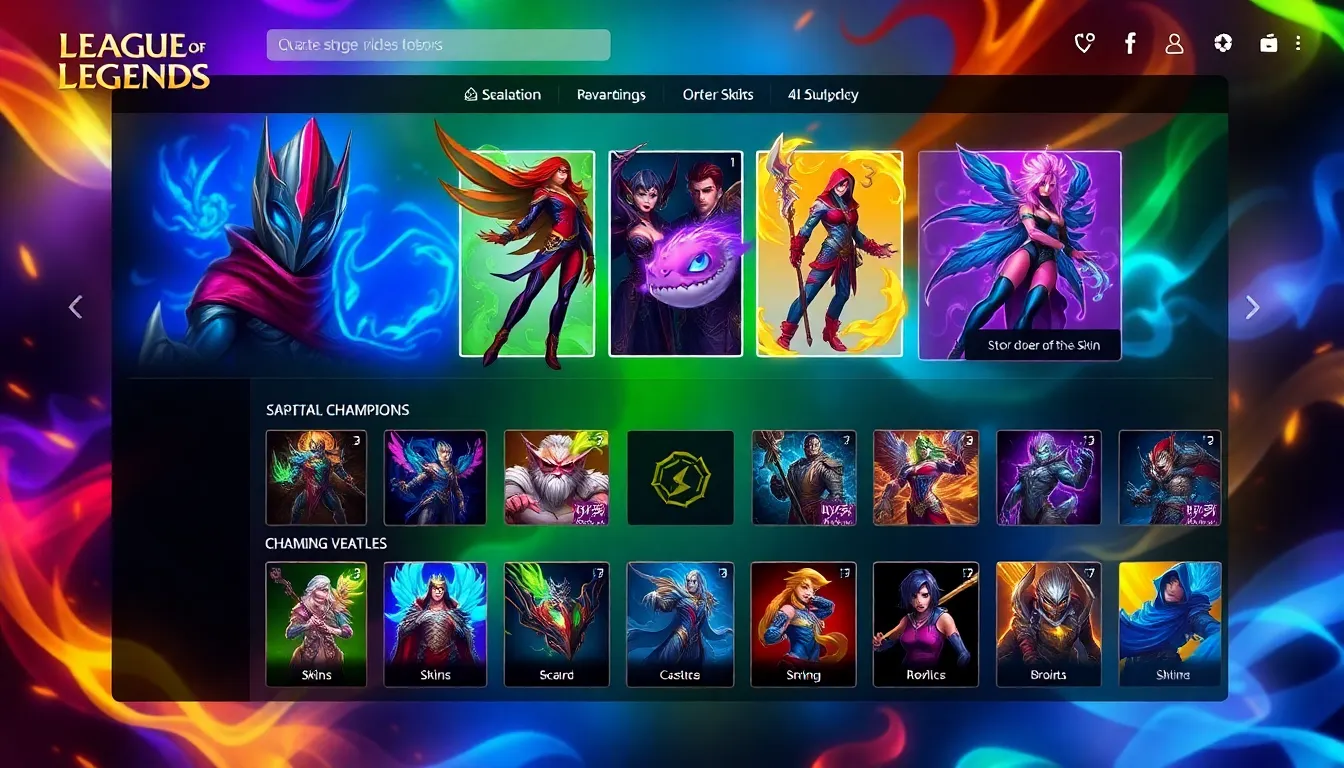Choose the card with the purple dragon creature

[x=676, y=254]
